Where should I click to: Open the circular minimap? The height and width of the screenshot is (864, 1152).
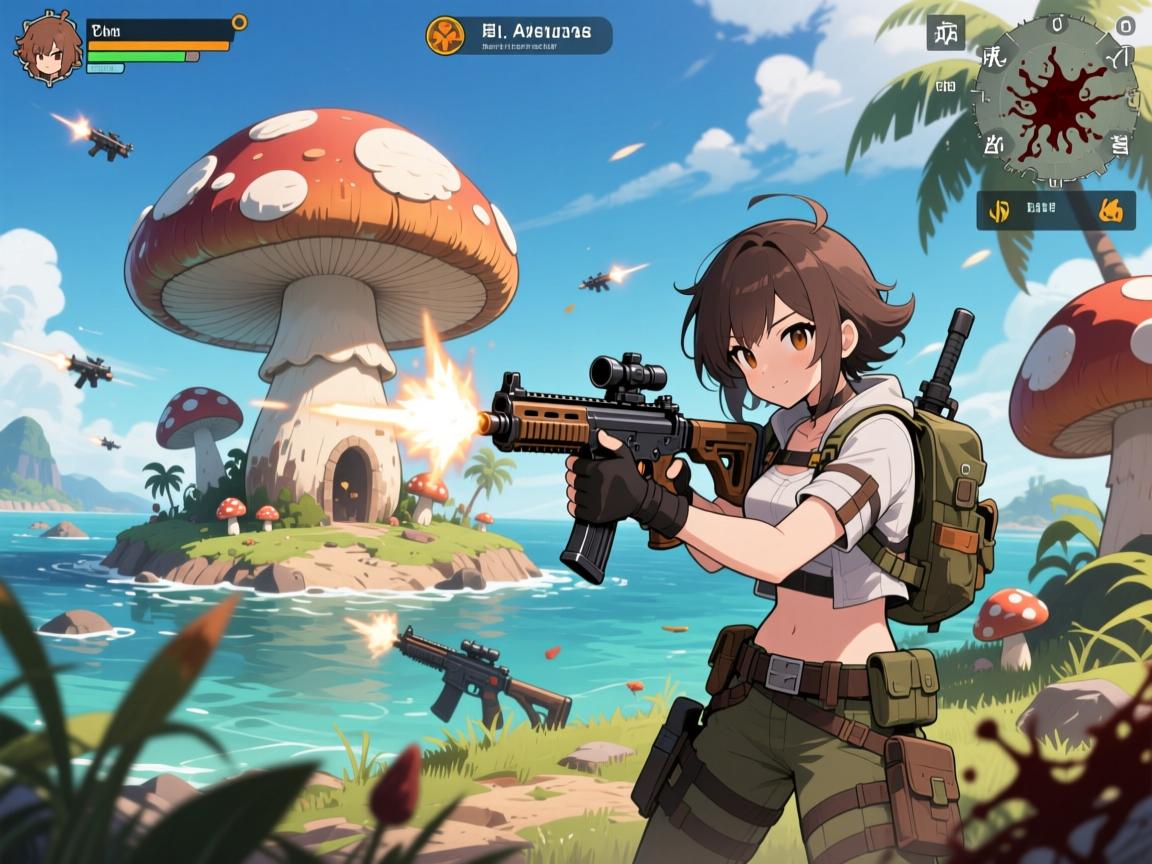coord(1055,99)
